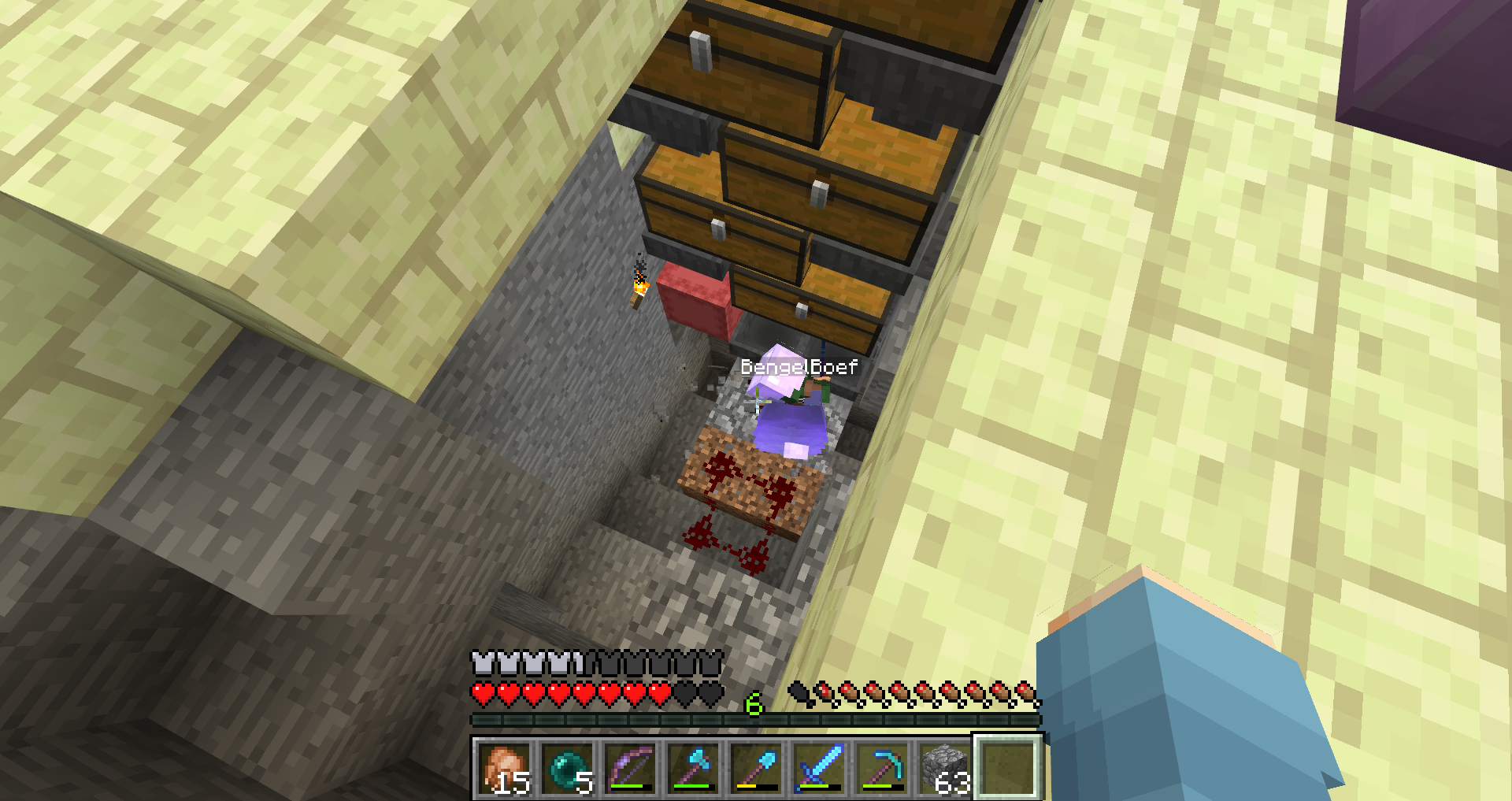Click the green XP level number 6
1512x801 pixels.
[x=754, y=703]
